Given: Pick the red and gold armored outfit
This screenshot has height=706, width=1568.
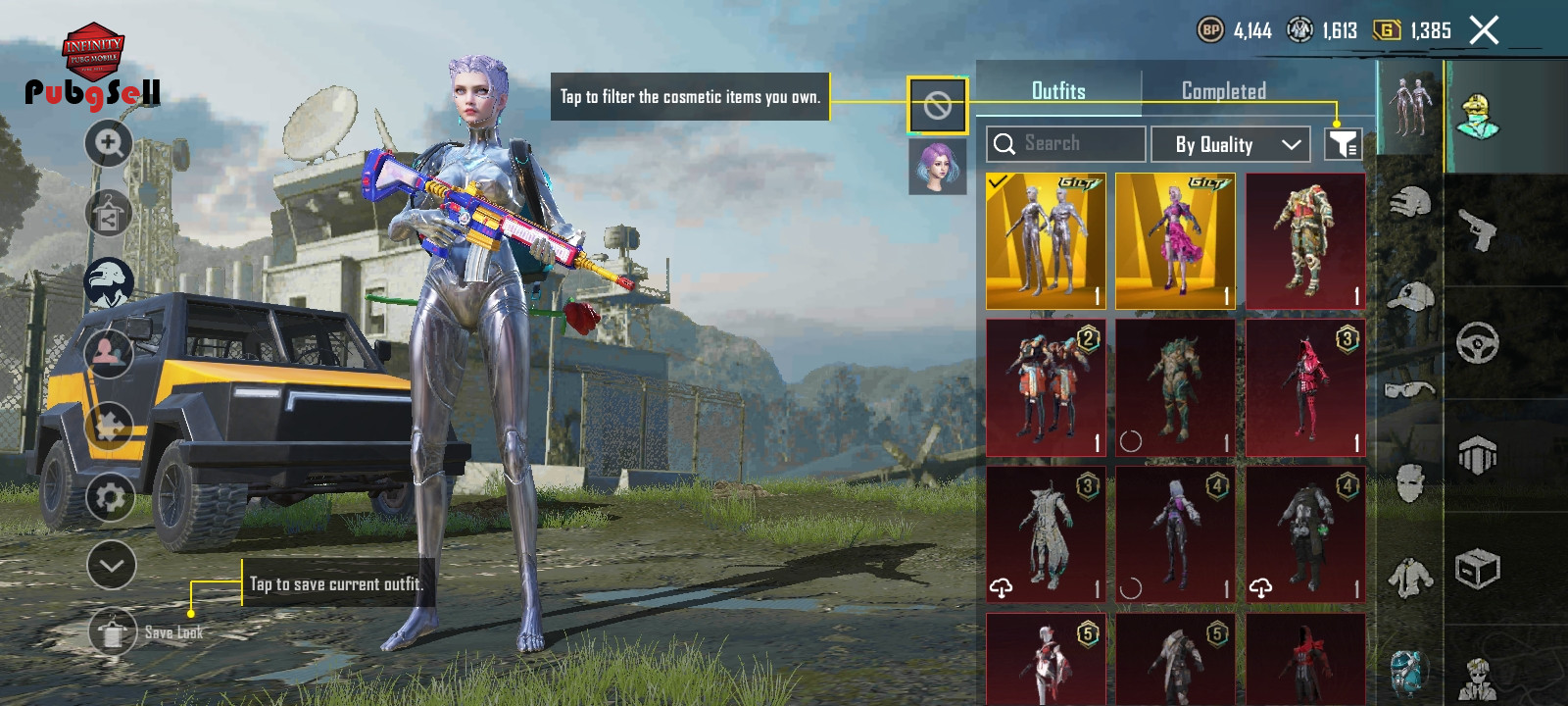Looking at the screenshot, I should (x=1305, y=241).
